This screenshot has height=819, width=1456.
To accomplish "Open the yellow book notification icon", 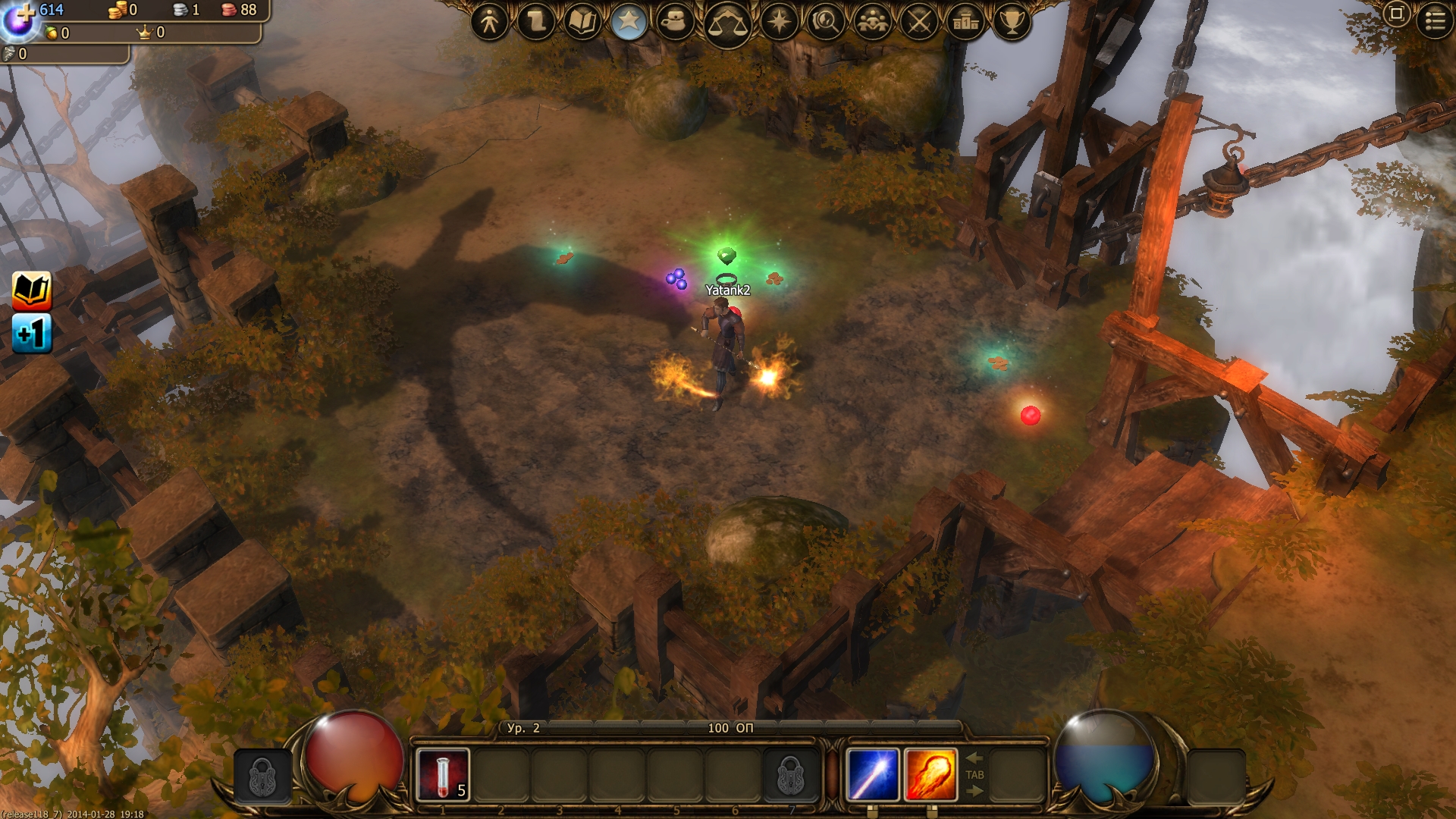I will pyautogui.click(x=32, y=290).
